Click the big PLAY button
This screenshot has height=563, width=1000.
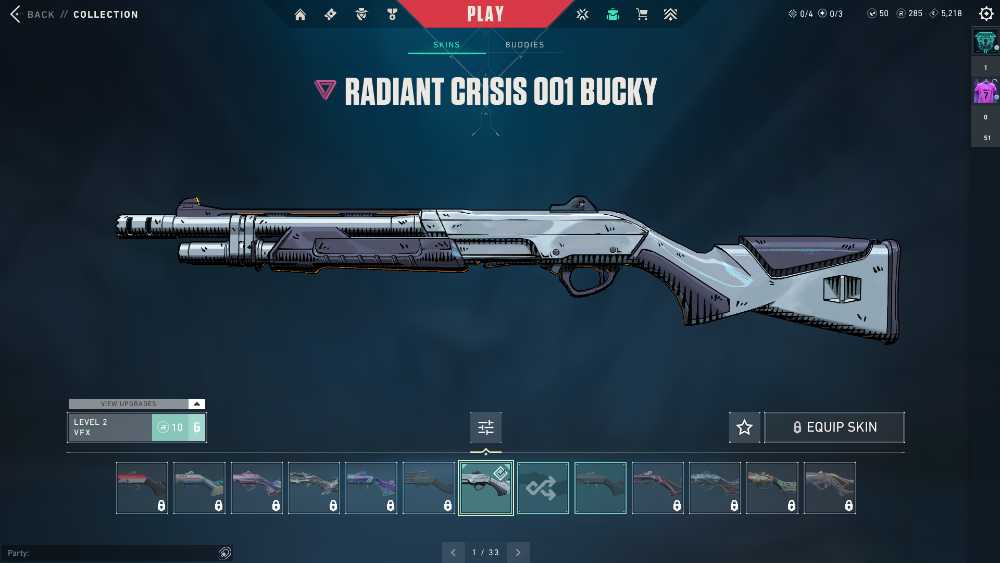point(486,14)
